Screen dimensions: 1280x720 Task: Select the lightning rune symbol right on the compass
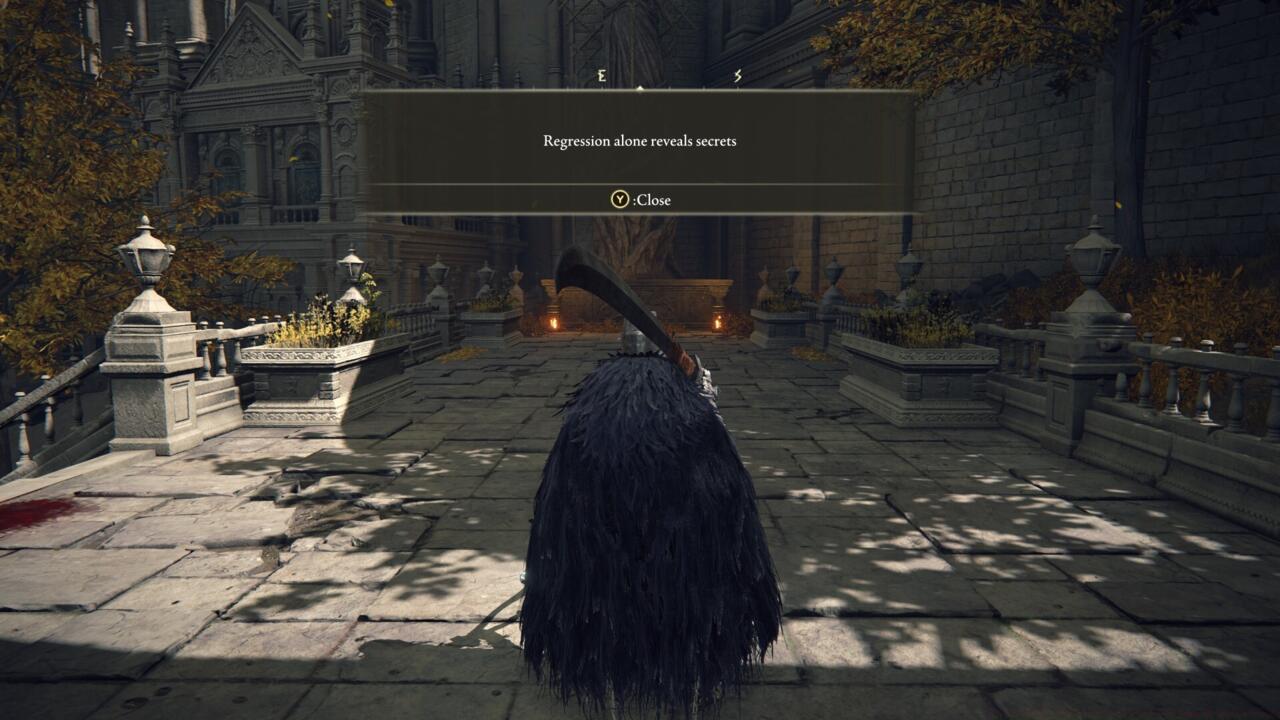pos(738,74)
